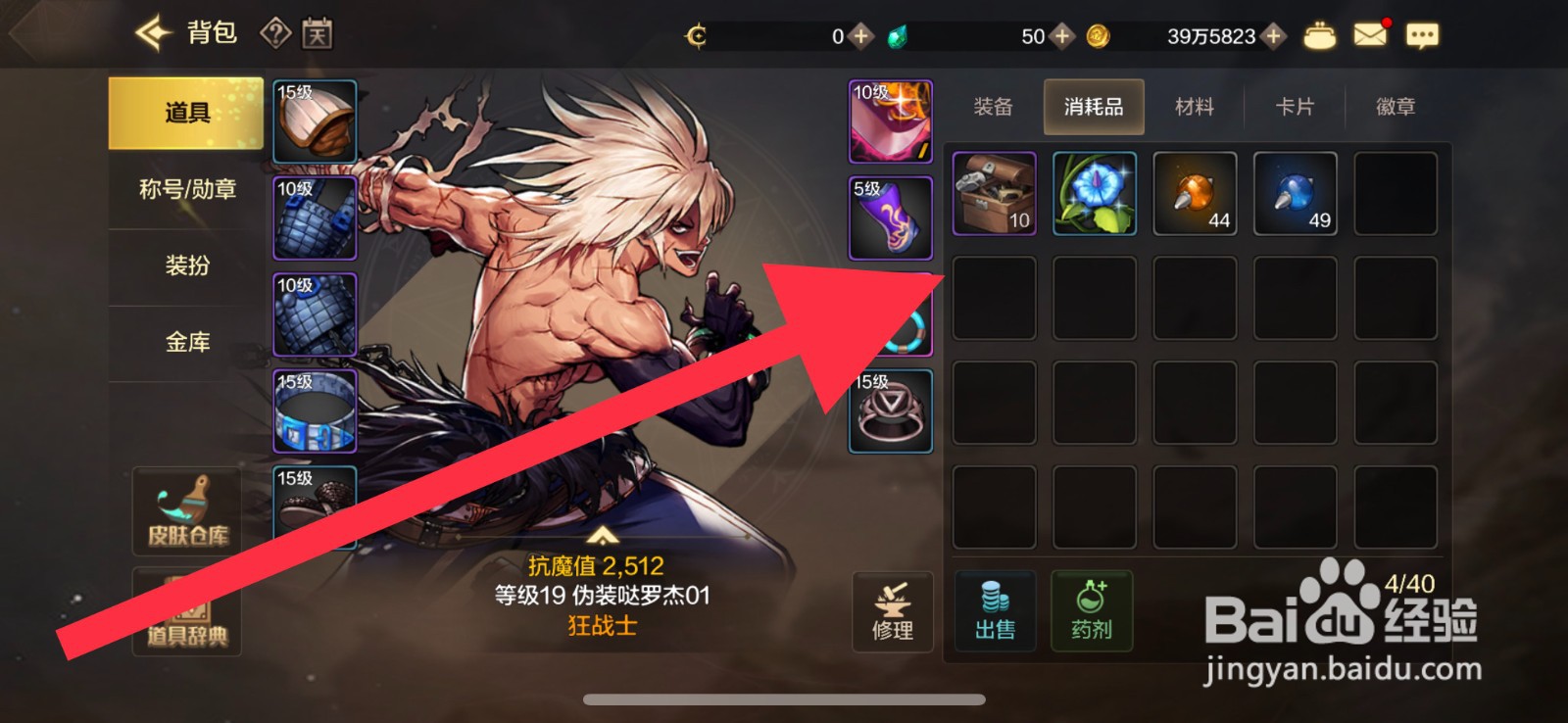Switch to the 装备 tab
1568x723 pixels.
point(994,107)
